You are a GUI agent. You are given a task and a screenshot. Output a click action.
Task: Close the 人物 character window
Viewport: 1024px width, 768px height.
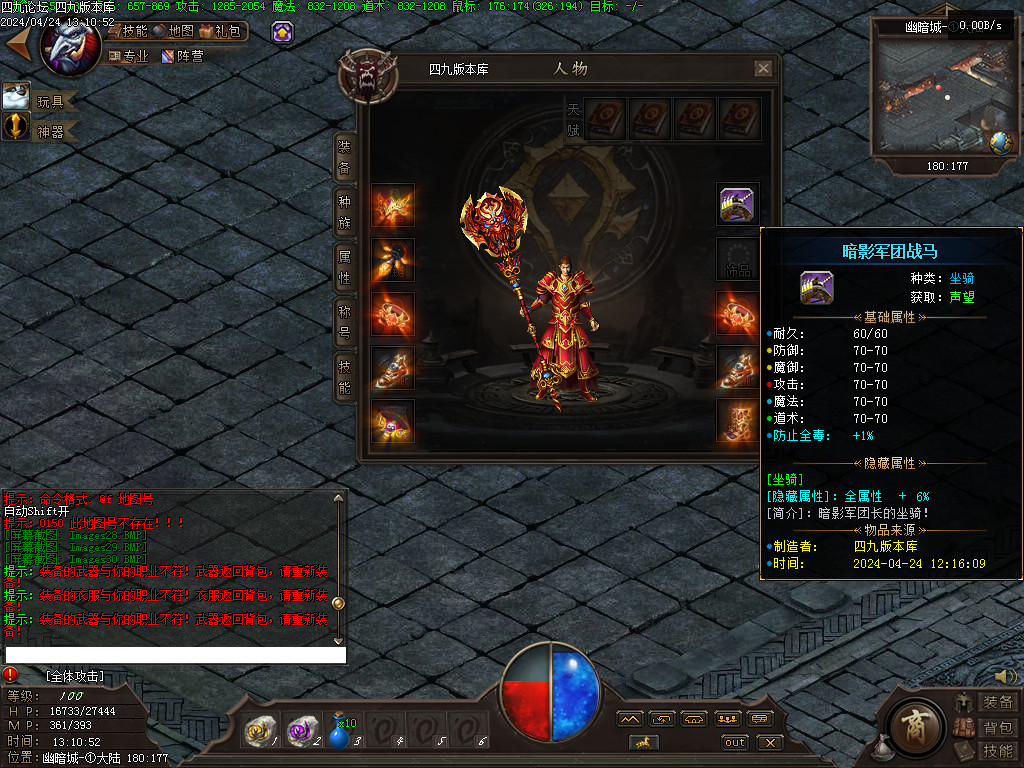pos(763,69)
